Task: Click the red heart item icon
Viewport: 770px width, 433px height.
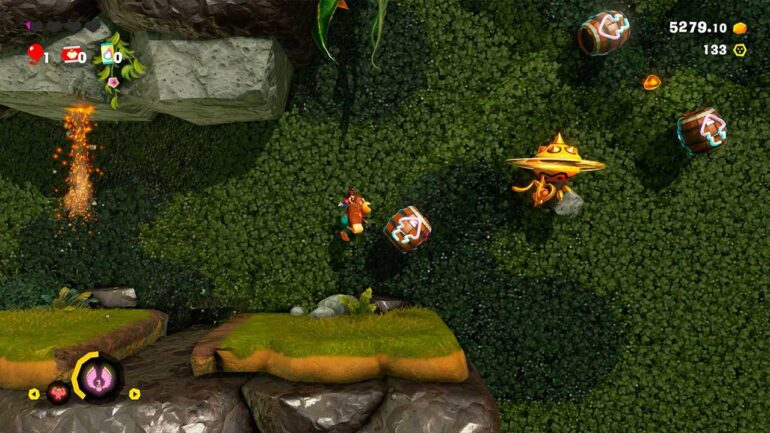Action: tap(72, 55)
